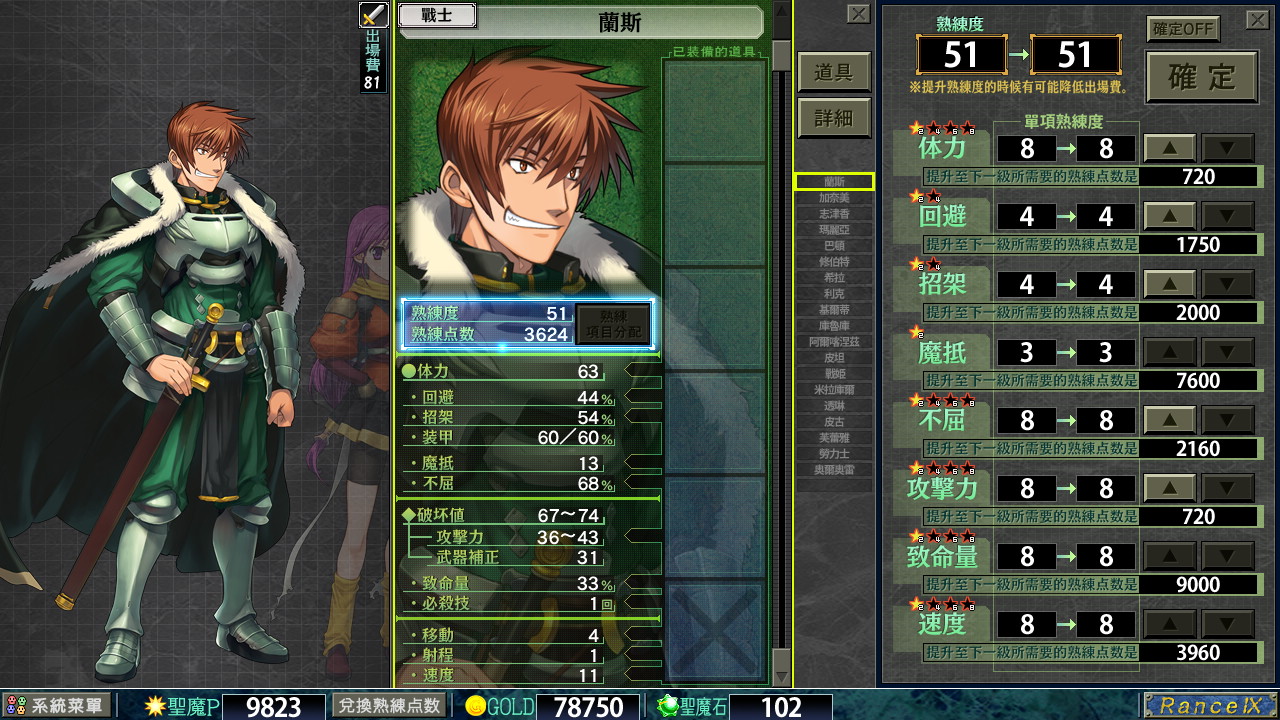Click 兌換熟練点数 exchange button
Image resolution: width=1280 pixels, height=720 pixels.
[389, 705]
